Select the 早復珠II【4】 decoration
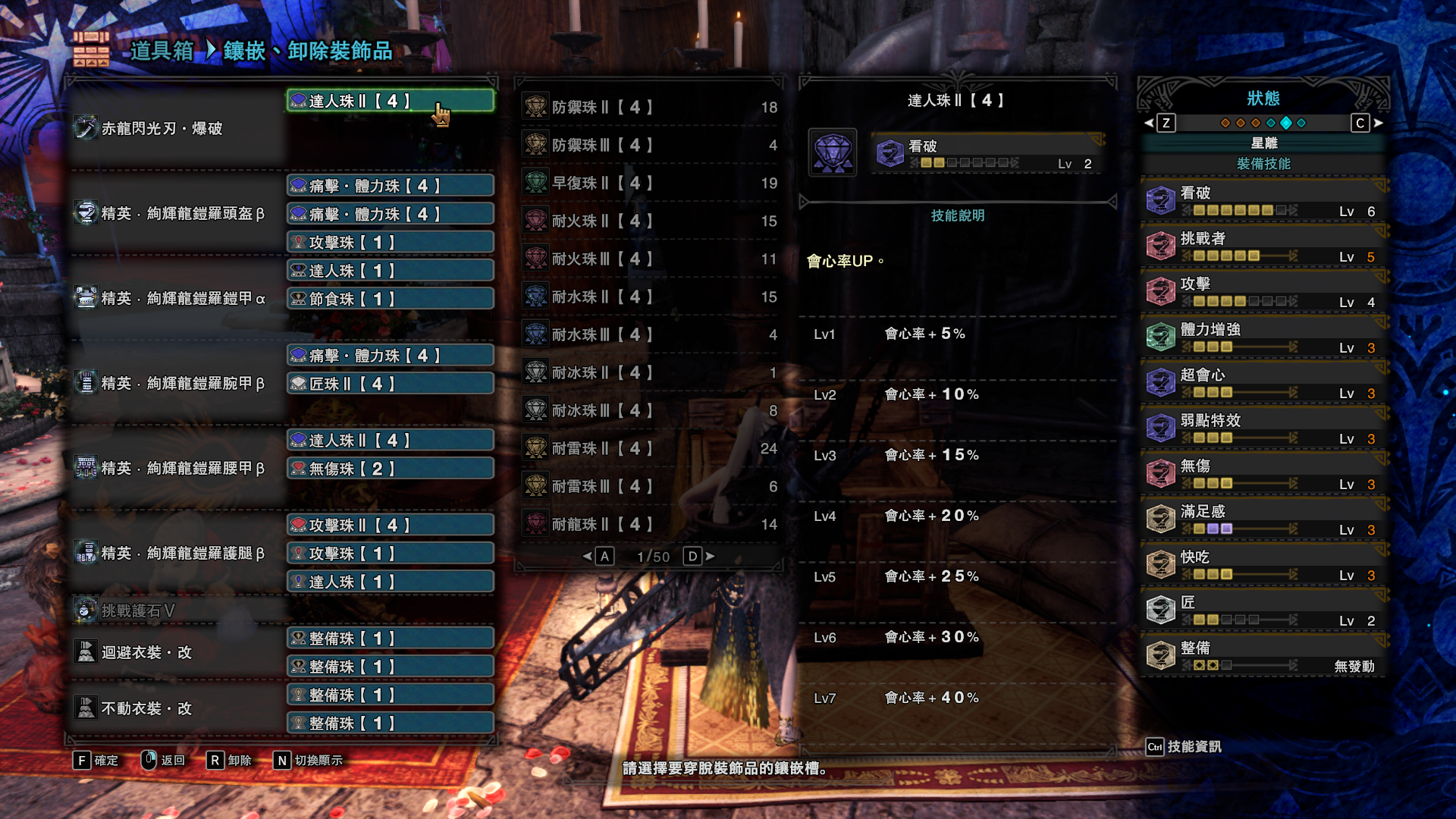1456x819 pixels. (x=649, y=183)
